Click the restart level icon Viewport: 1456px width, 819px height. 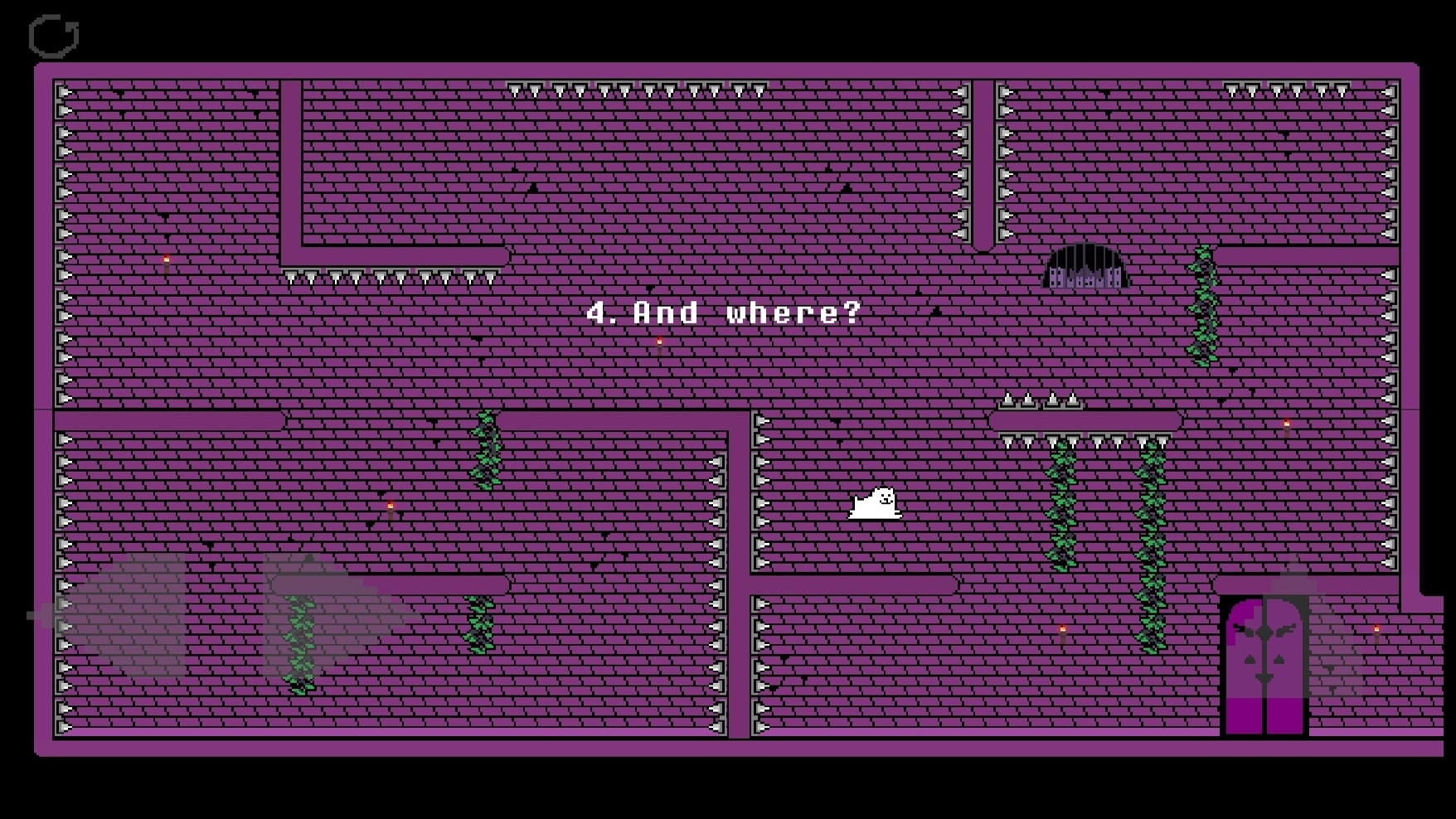53,34
